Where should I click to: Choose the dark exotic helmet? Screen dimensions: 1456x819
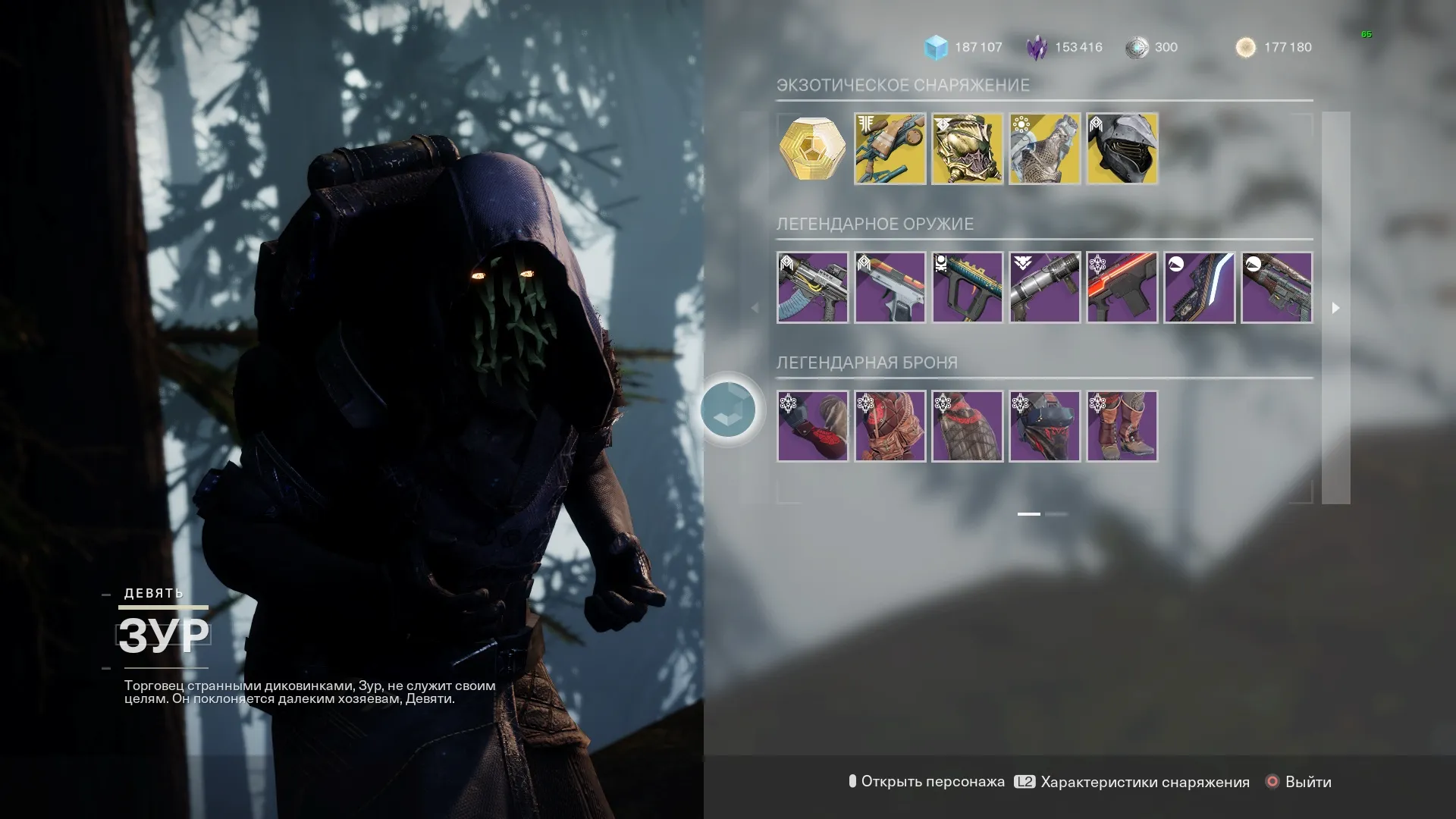point(1122,149)
